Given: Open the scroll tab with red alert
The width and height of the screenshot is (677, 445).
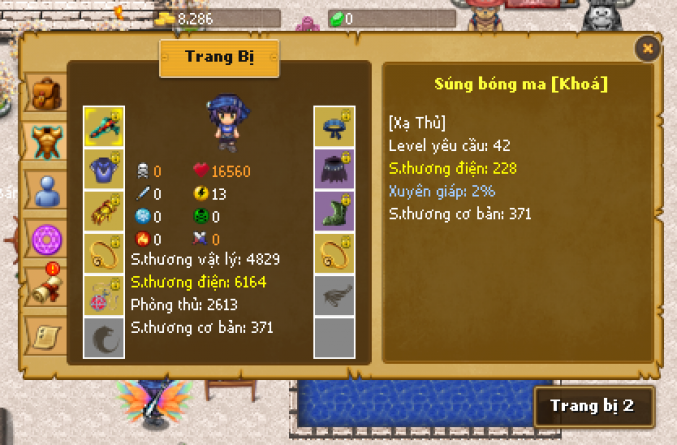Looking at the screenshot, I should pyautogui.click(x=45, y=286).
